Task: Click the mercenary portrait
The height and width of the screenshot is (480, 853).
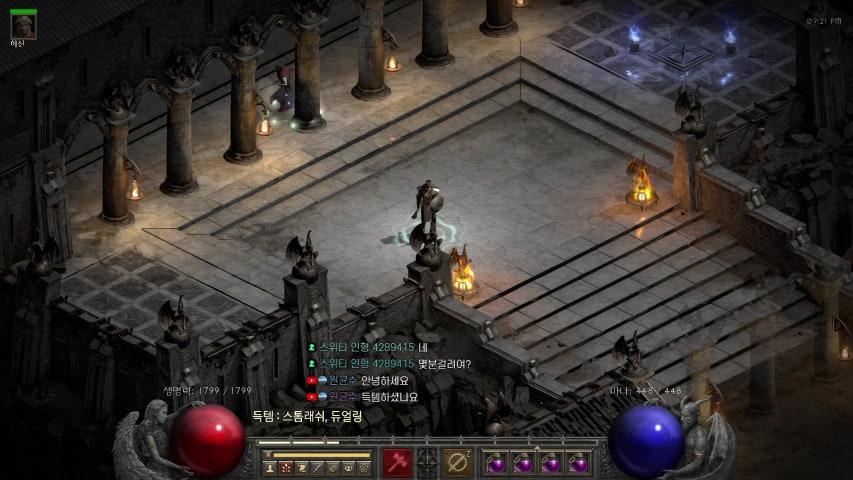Action: coord(22,27)
